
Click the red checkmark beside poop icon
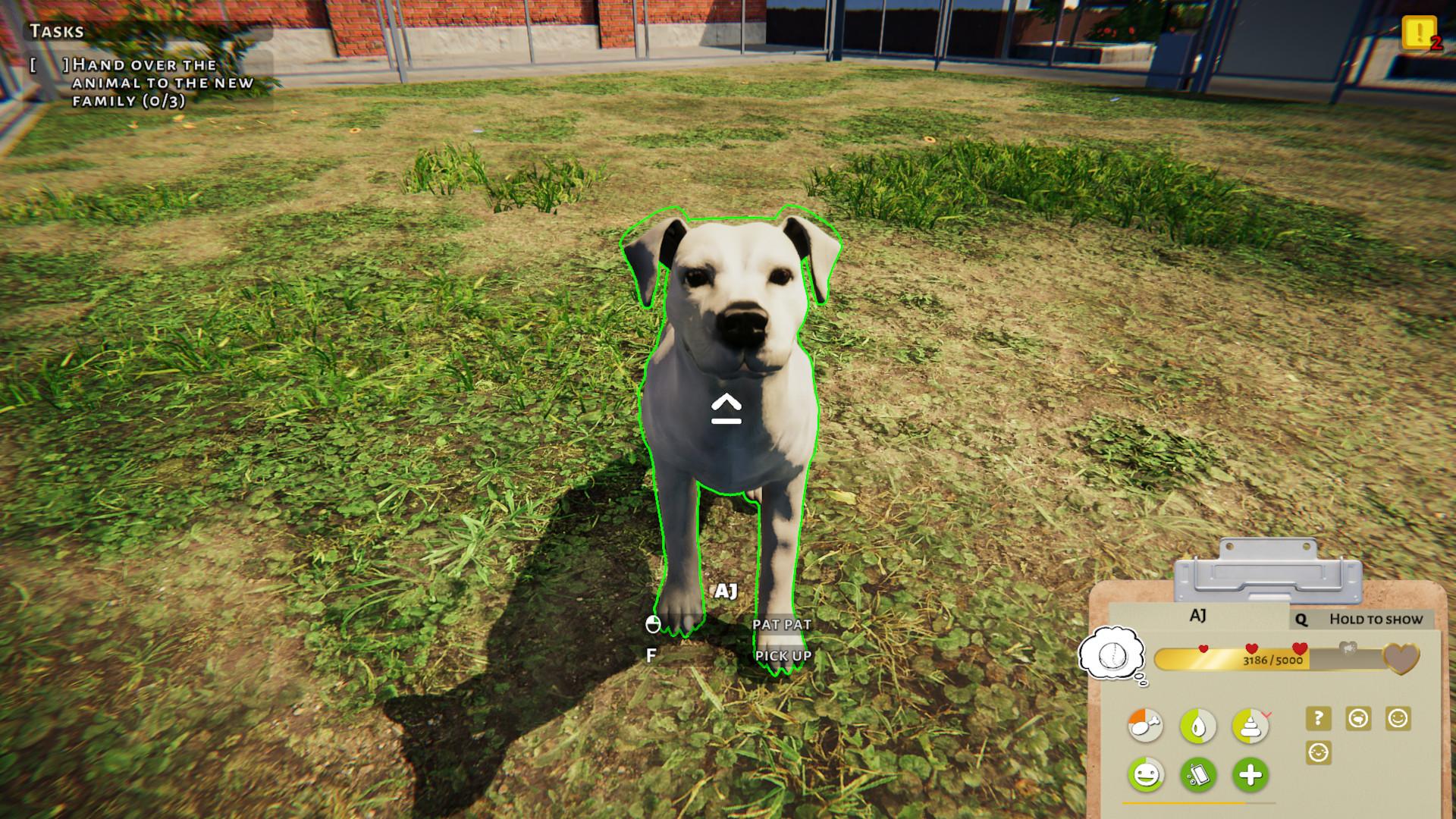(1269, 716)
